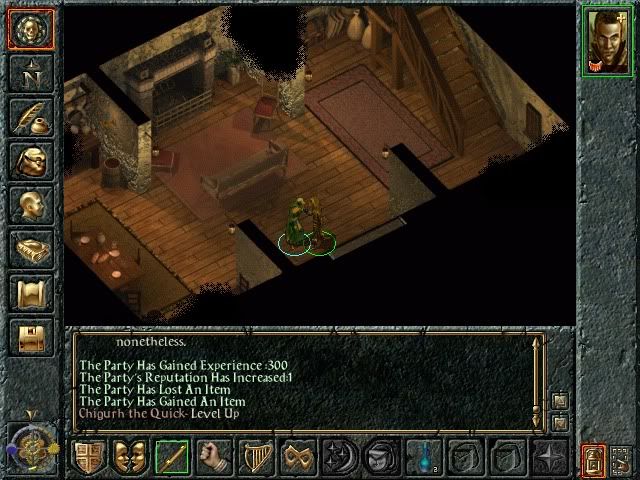Choose the twin masks talk action

130,457
